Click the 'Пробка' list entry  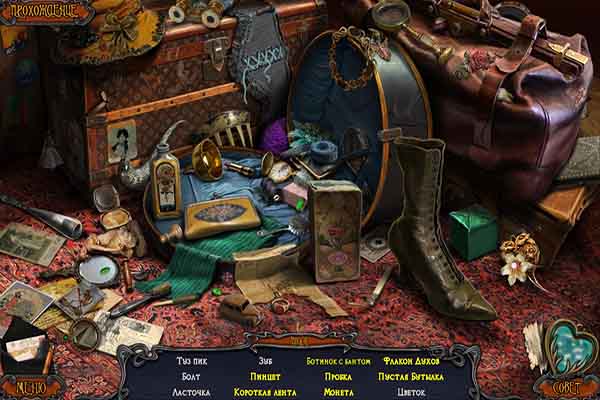click(337, 376)
